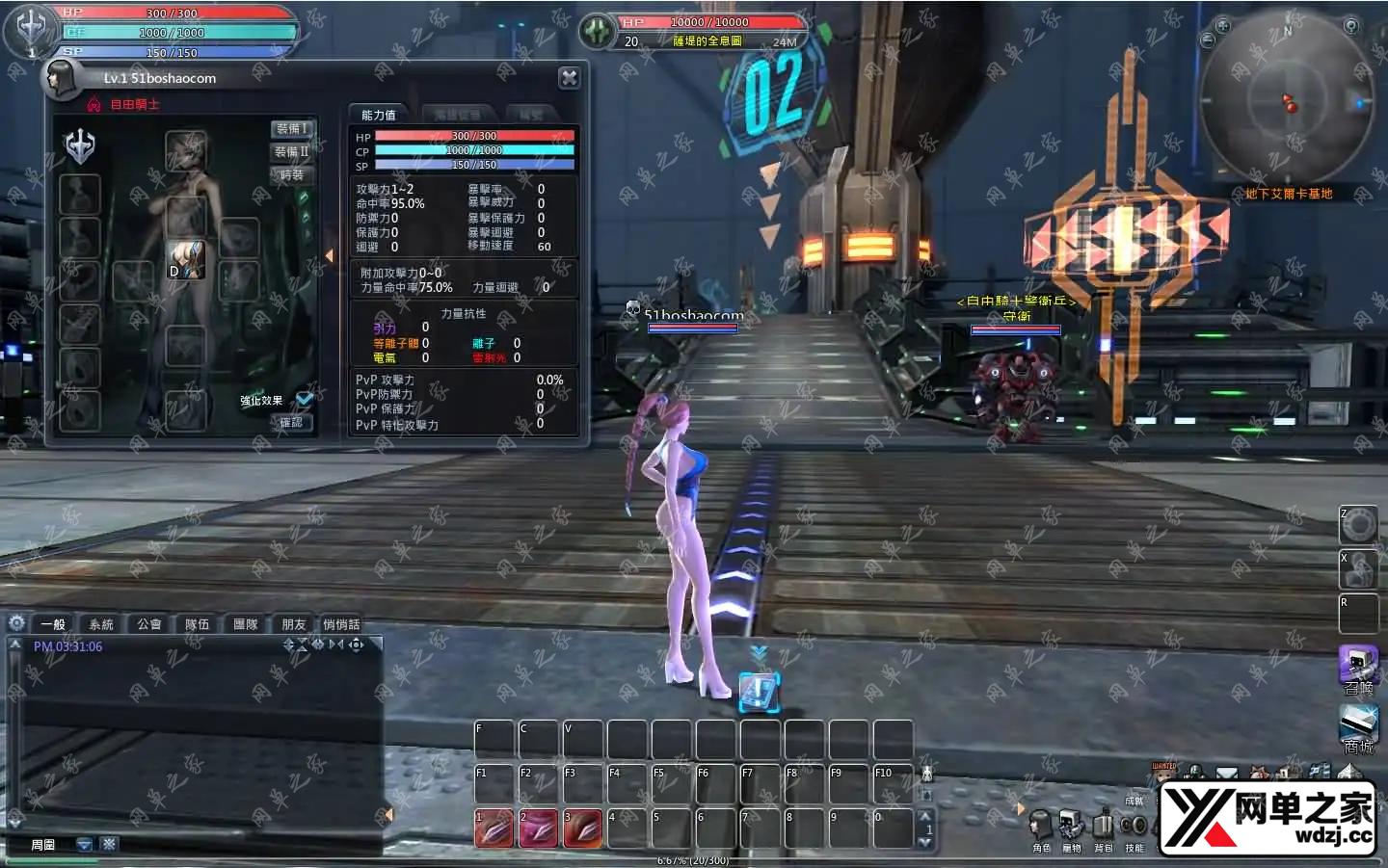This screenshot has width=1388, height=868.
Task: Use the skill in hotbar slot 3
Action: (x=583, y=829)
